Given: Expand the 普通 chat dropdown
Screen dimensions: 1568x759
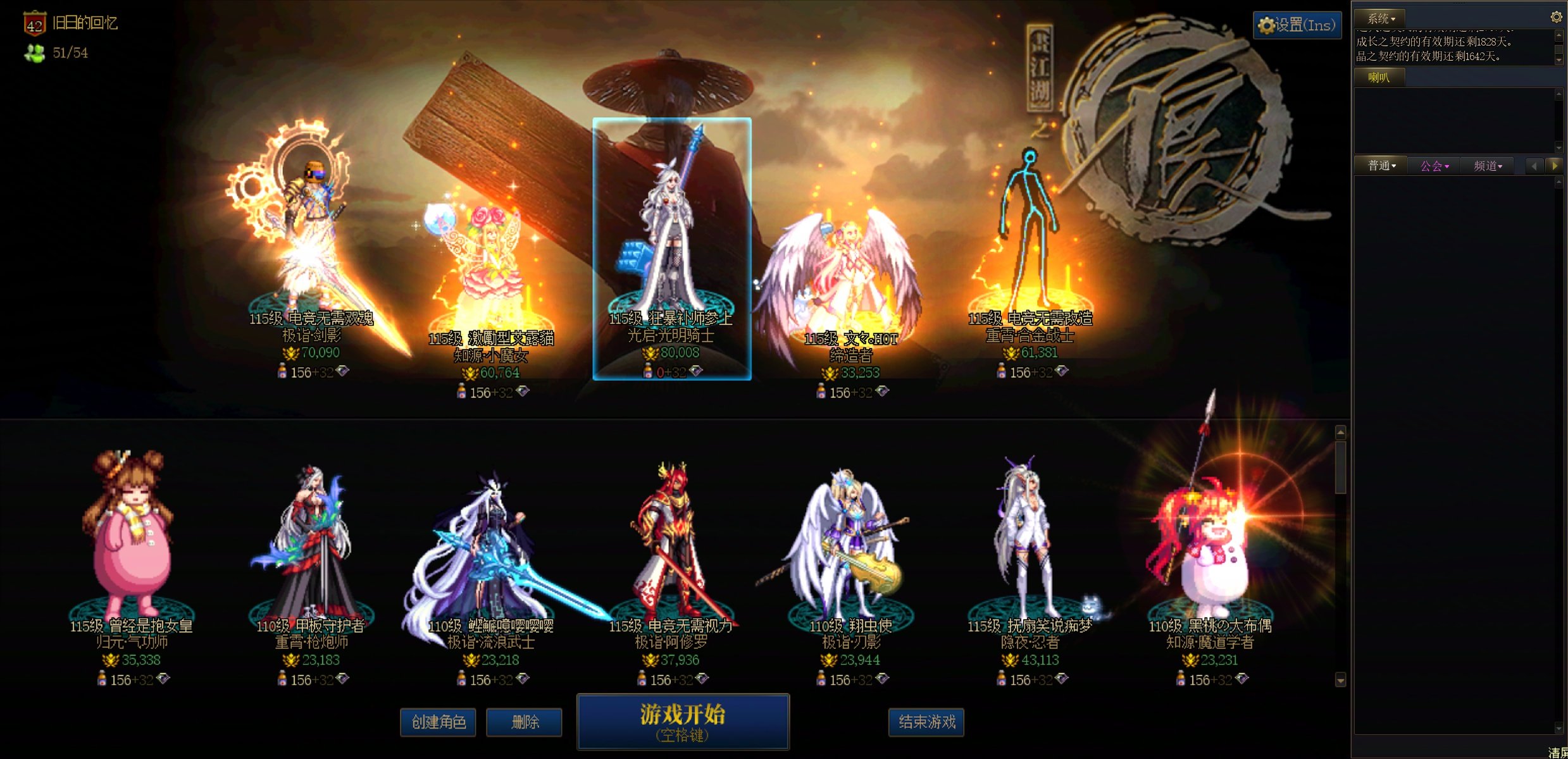Looking at the screenshot, I should pyautogui.click(x=1381, y=165).
